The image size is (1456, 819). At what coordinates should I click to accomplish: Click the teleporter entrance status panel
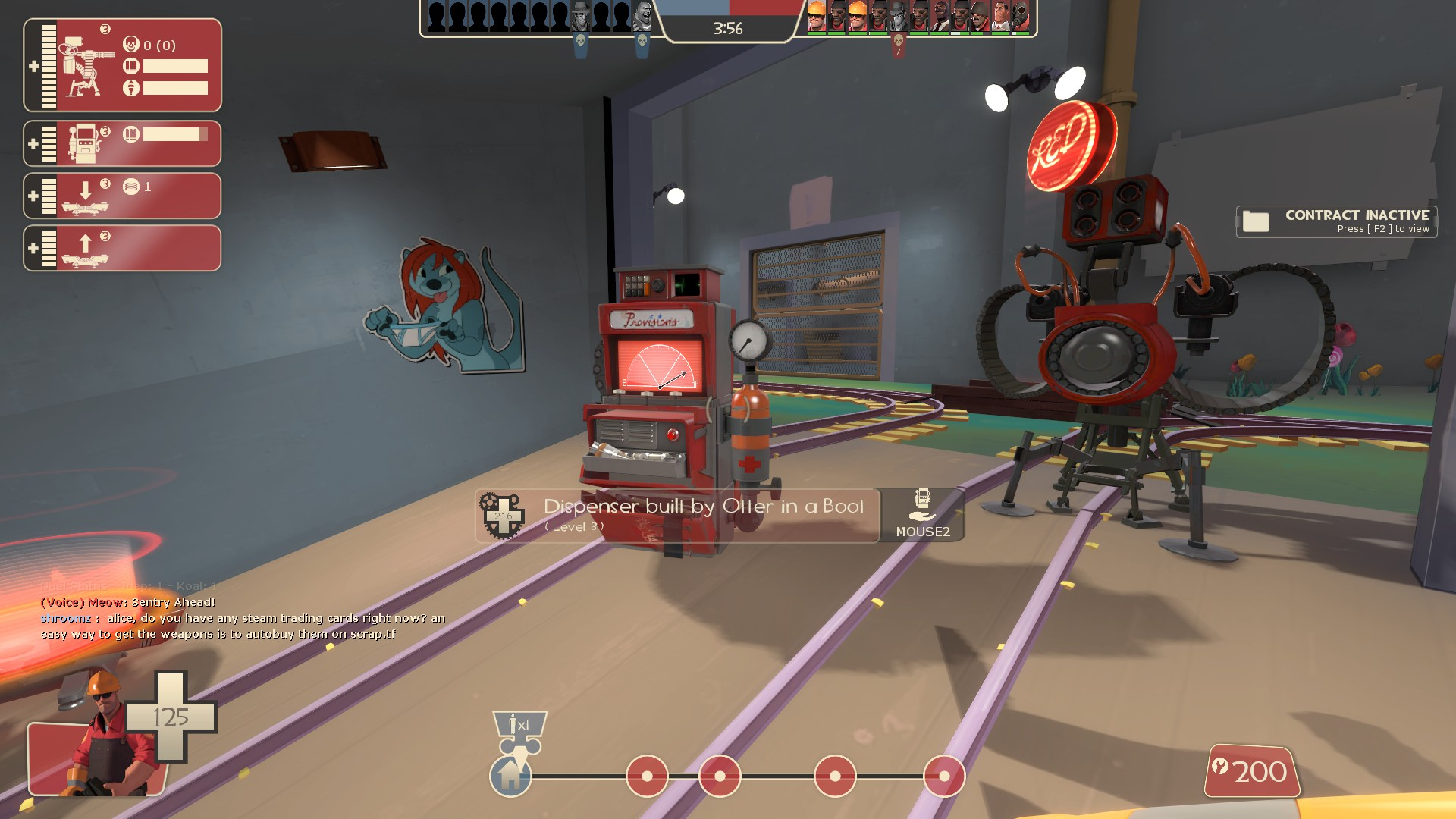pos(122,196)
